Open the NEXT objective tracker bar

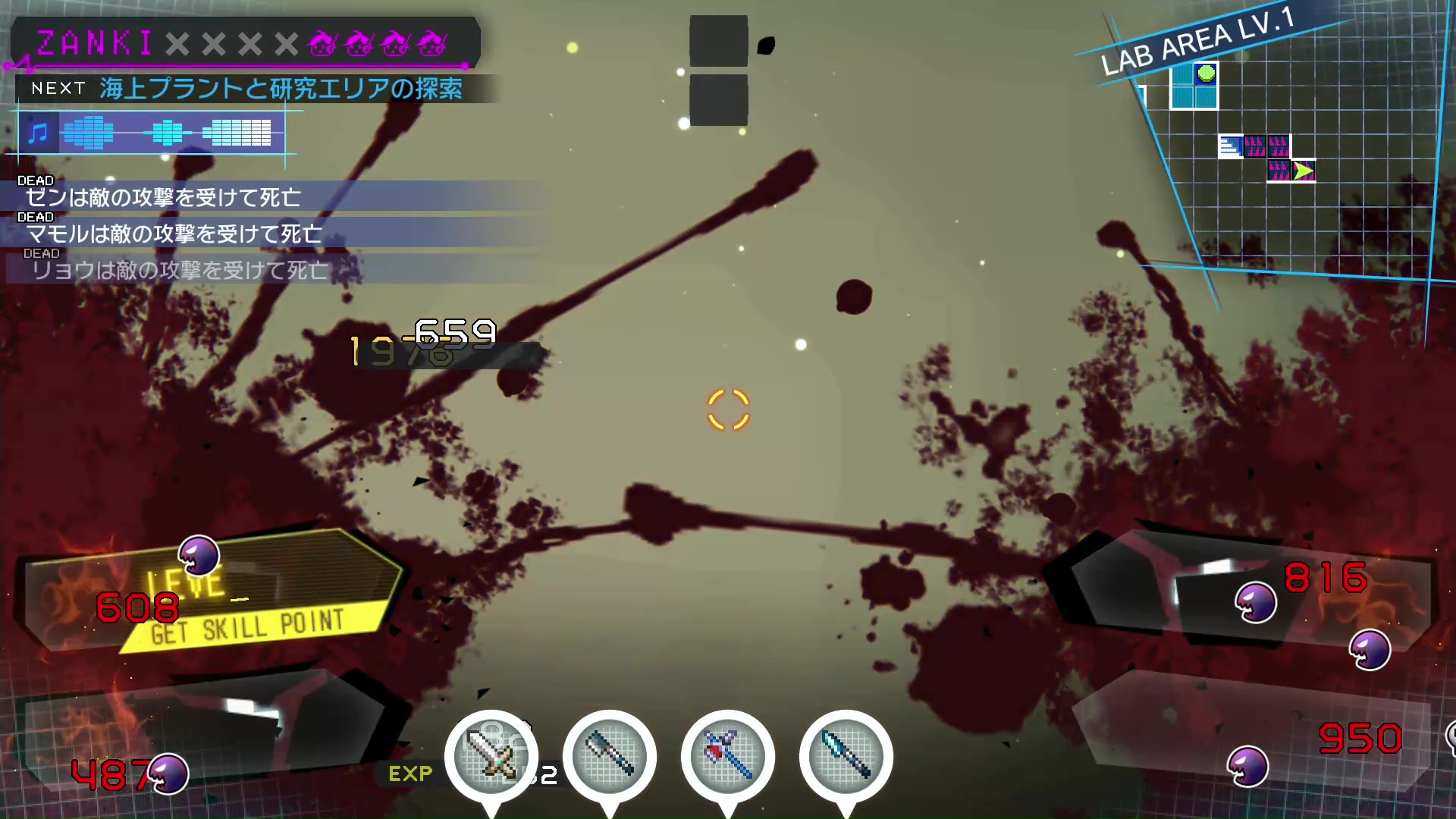[x=250, y=89]
